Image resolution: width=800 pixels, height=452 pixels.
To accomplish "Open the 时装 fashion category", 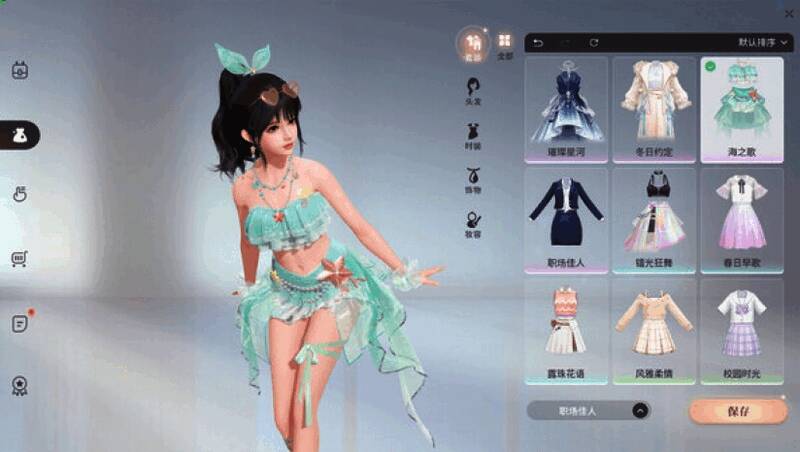I will pos(473,135).
